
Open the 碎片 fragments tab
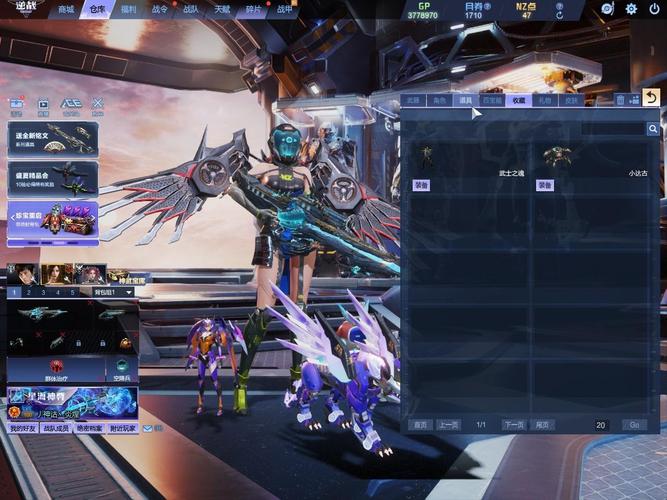[x=254, y=9]
